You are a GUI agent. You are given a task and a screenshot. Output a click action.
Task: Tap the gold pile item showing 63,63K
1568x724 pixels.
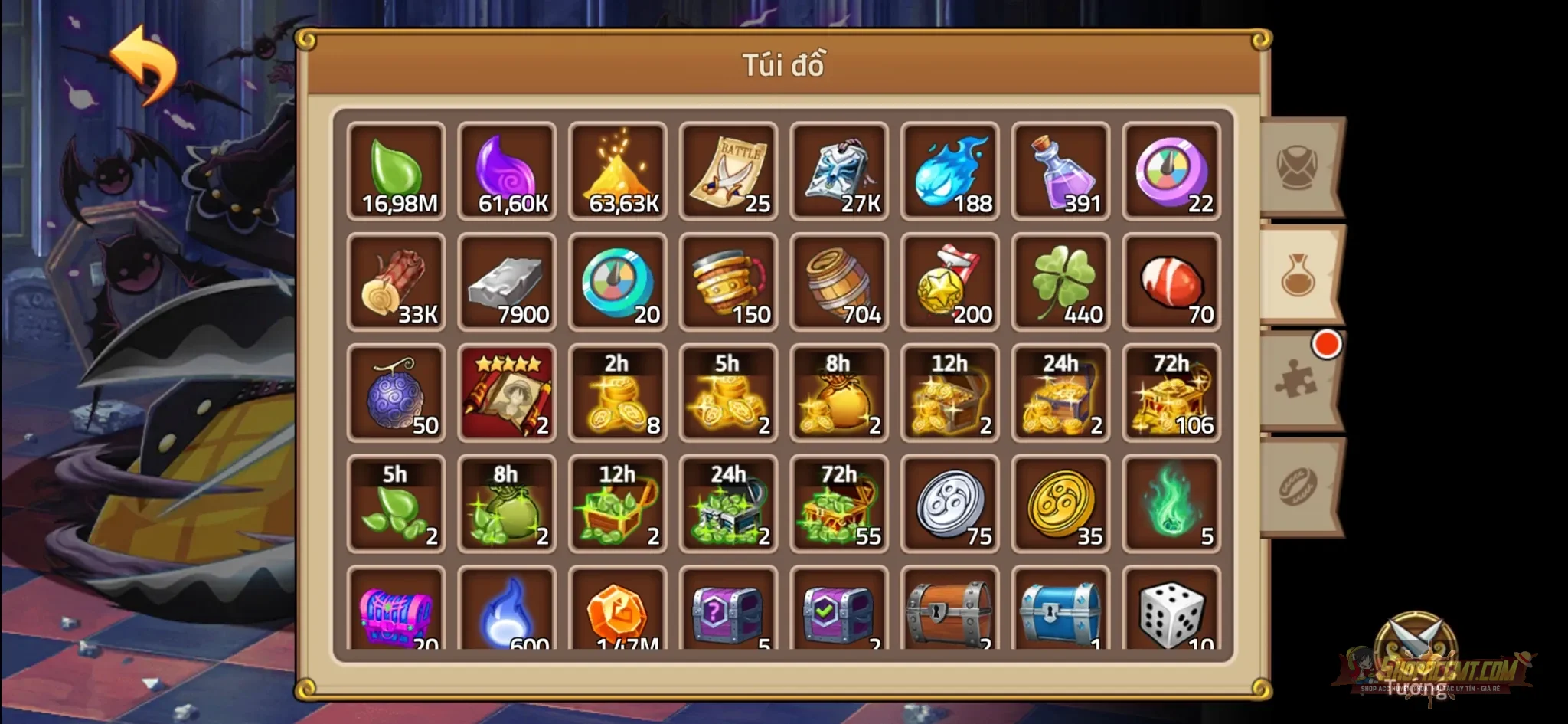(618, 171)
